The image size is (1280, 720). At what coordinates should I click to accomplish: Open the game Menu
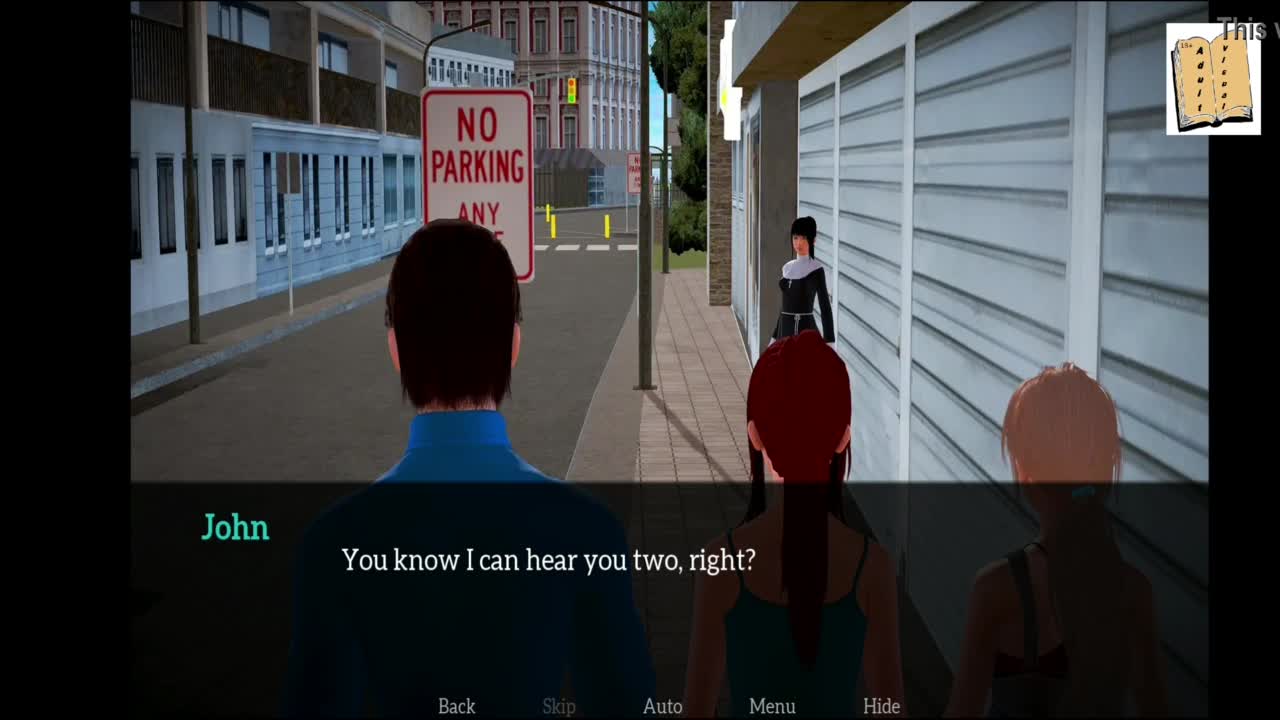tap(772, 706)
